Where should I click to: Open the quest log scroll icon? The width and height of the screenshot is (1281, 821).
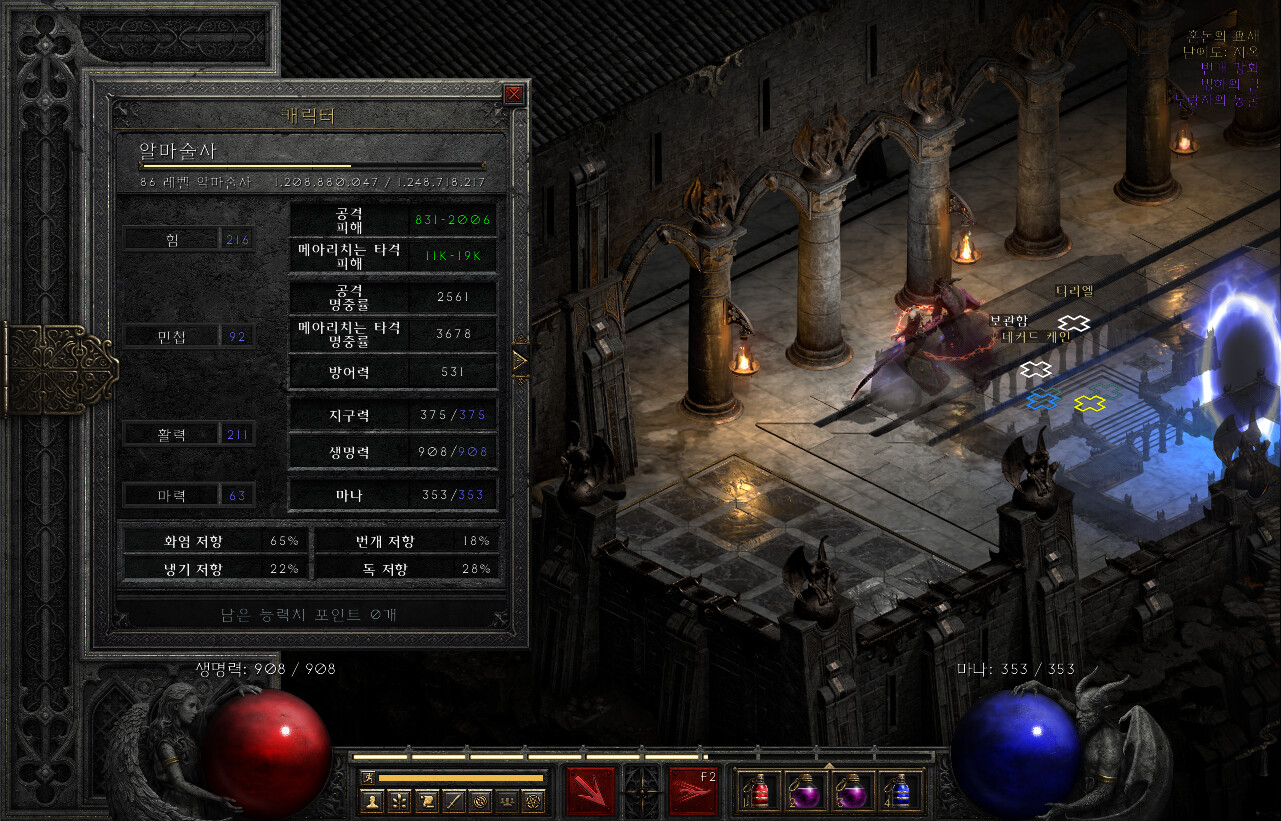click(x=427, y=800)
